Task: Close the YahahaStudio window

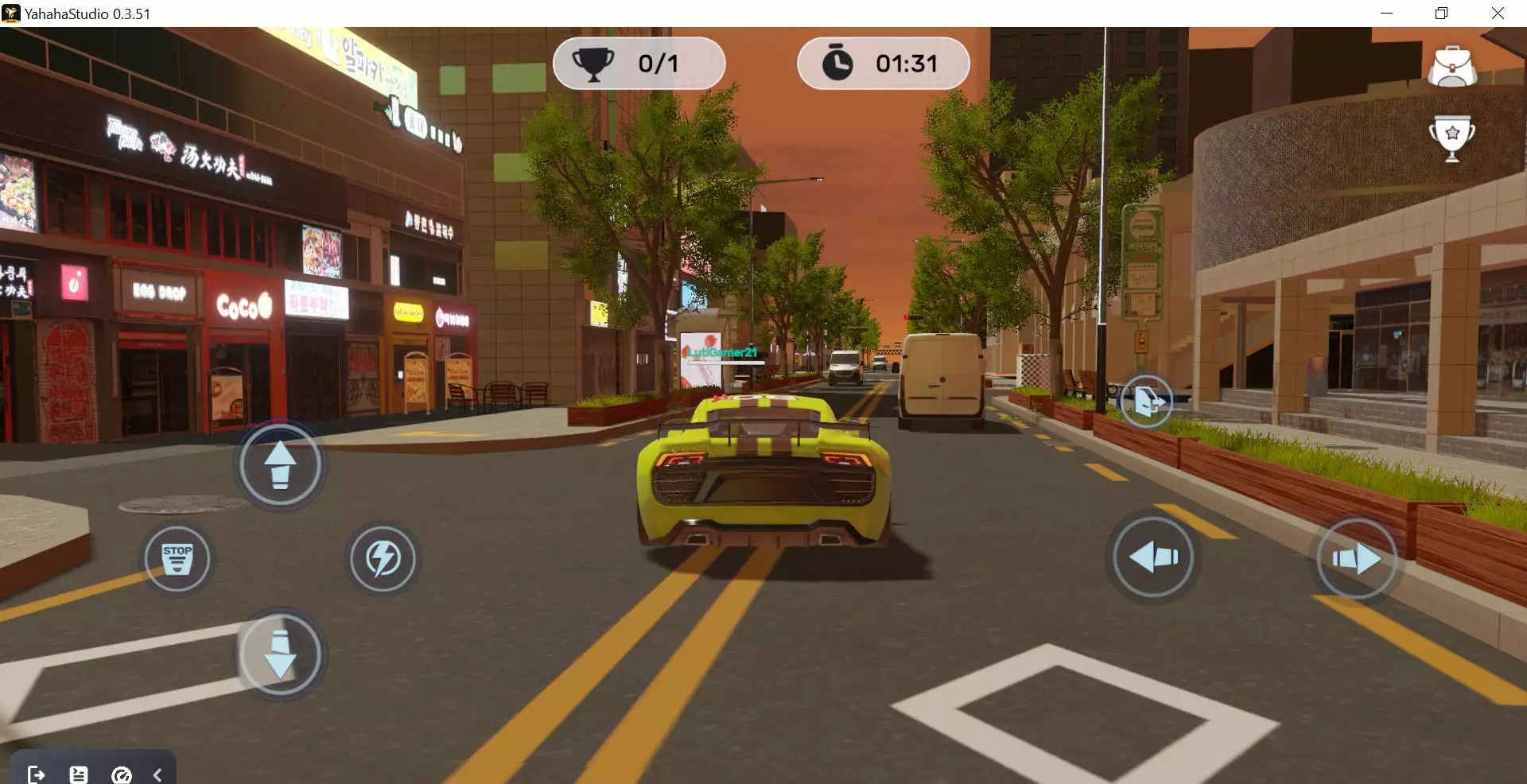Action: pos(1498,14)
